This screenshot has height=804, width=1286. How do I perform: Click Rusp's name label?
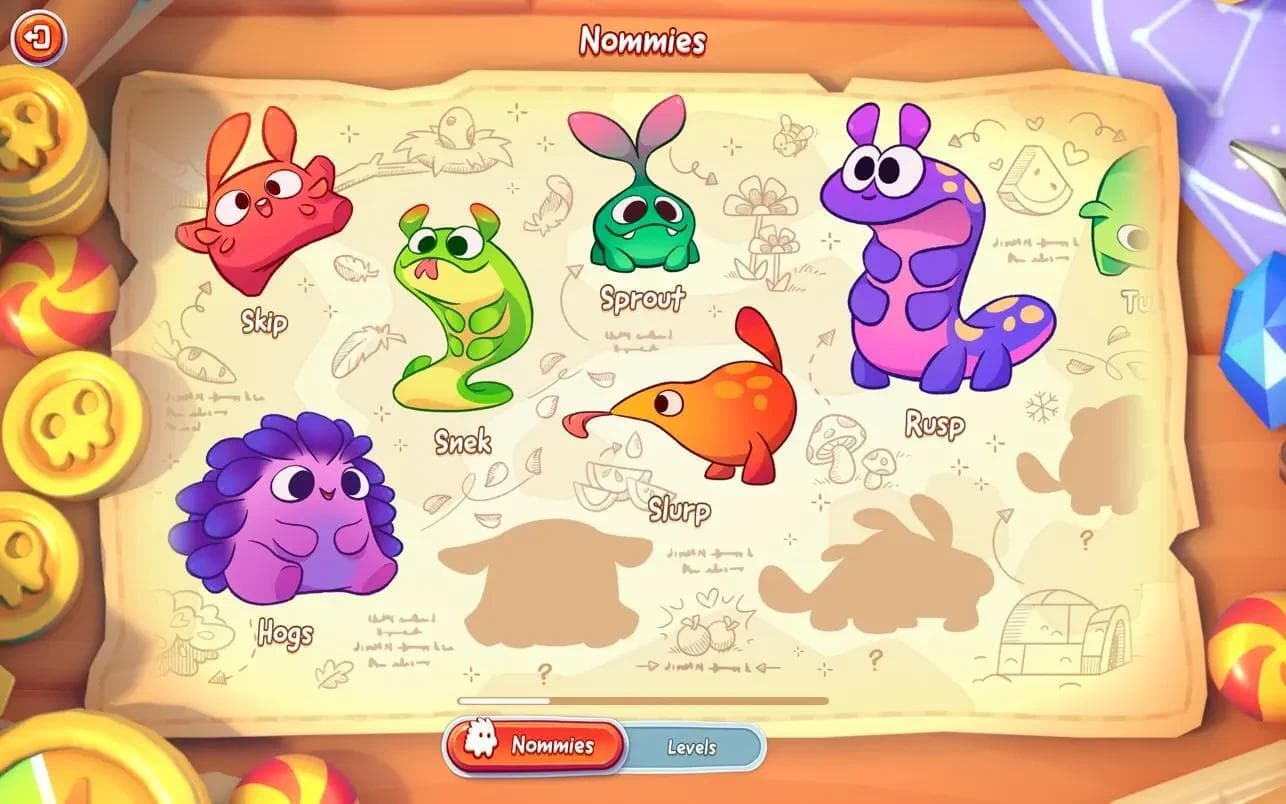[936, 425]
